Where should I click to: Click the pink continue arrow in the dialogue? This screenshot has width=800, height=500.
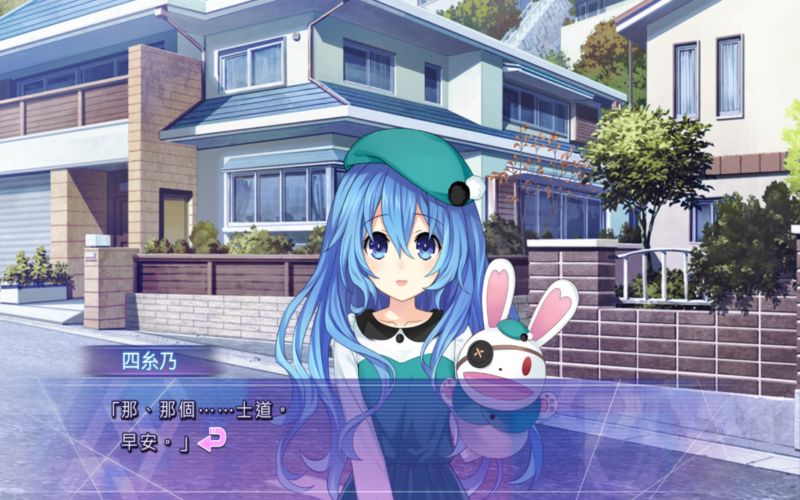pos(211,438)
